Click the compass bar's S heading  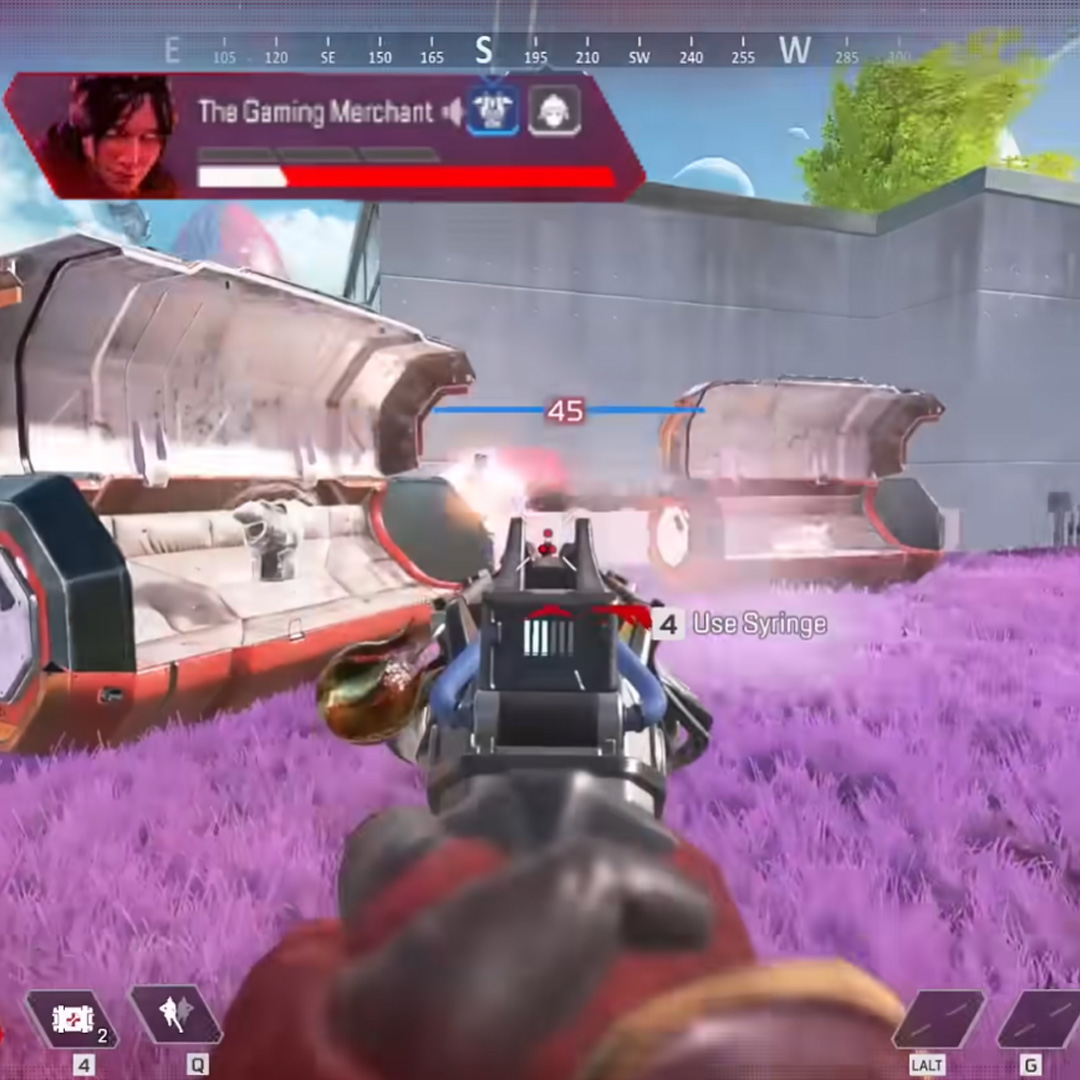pos(484,50)
